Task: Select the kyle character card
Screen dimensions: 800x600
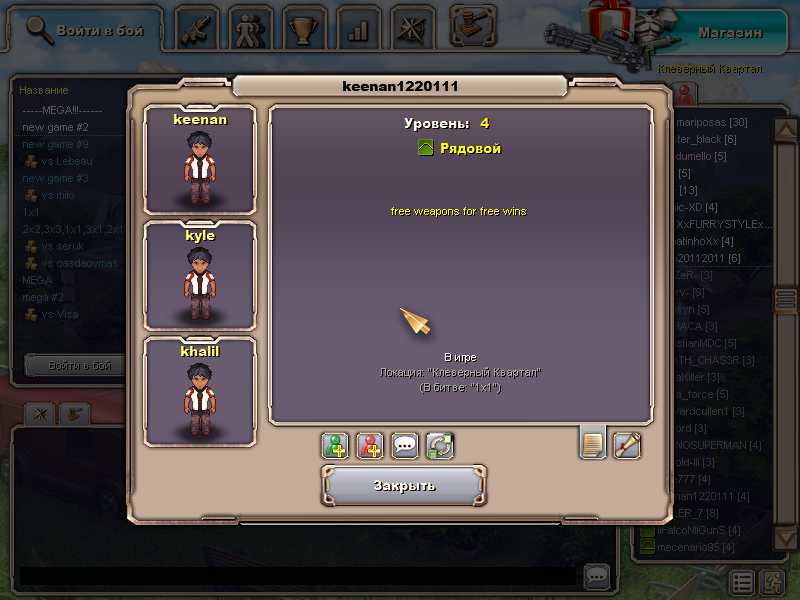Action: (x=200, y=276)
